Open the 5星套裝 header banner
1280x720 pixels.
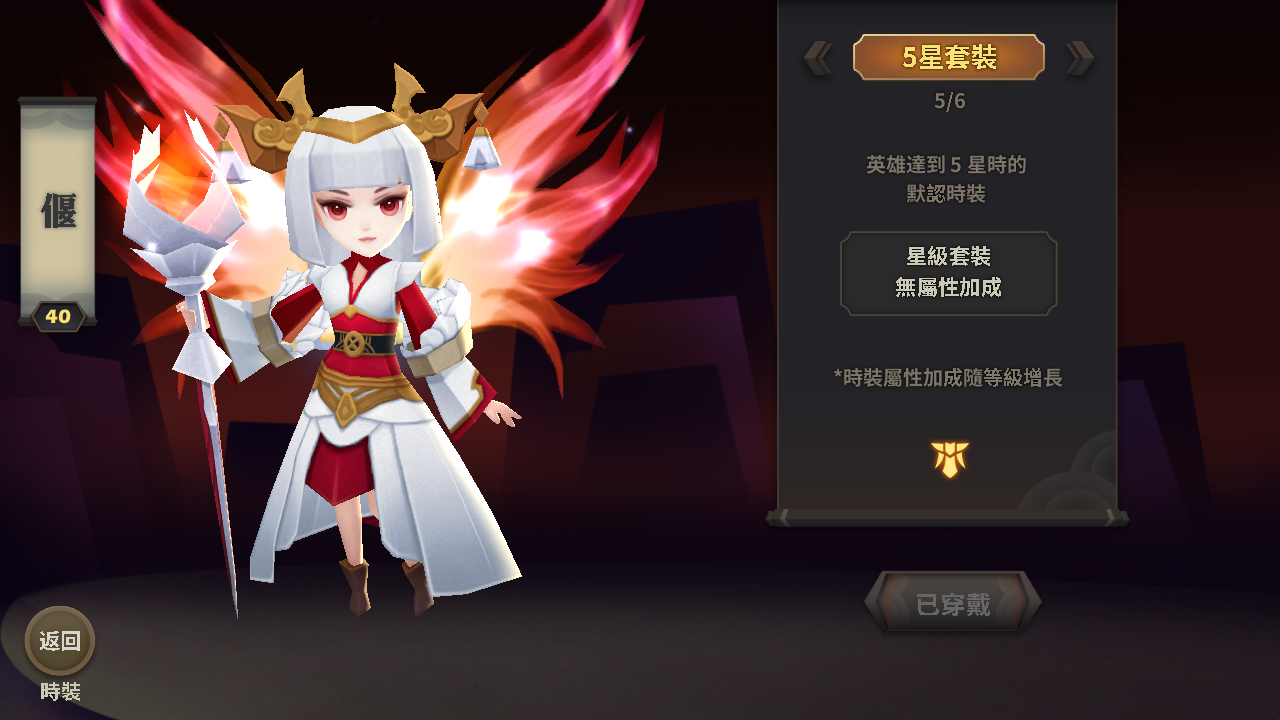coord(948,57)
